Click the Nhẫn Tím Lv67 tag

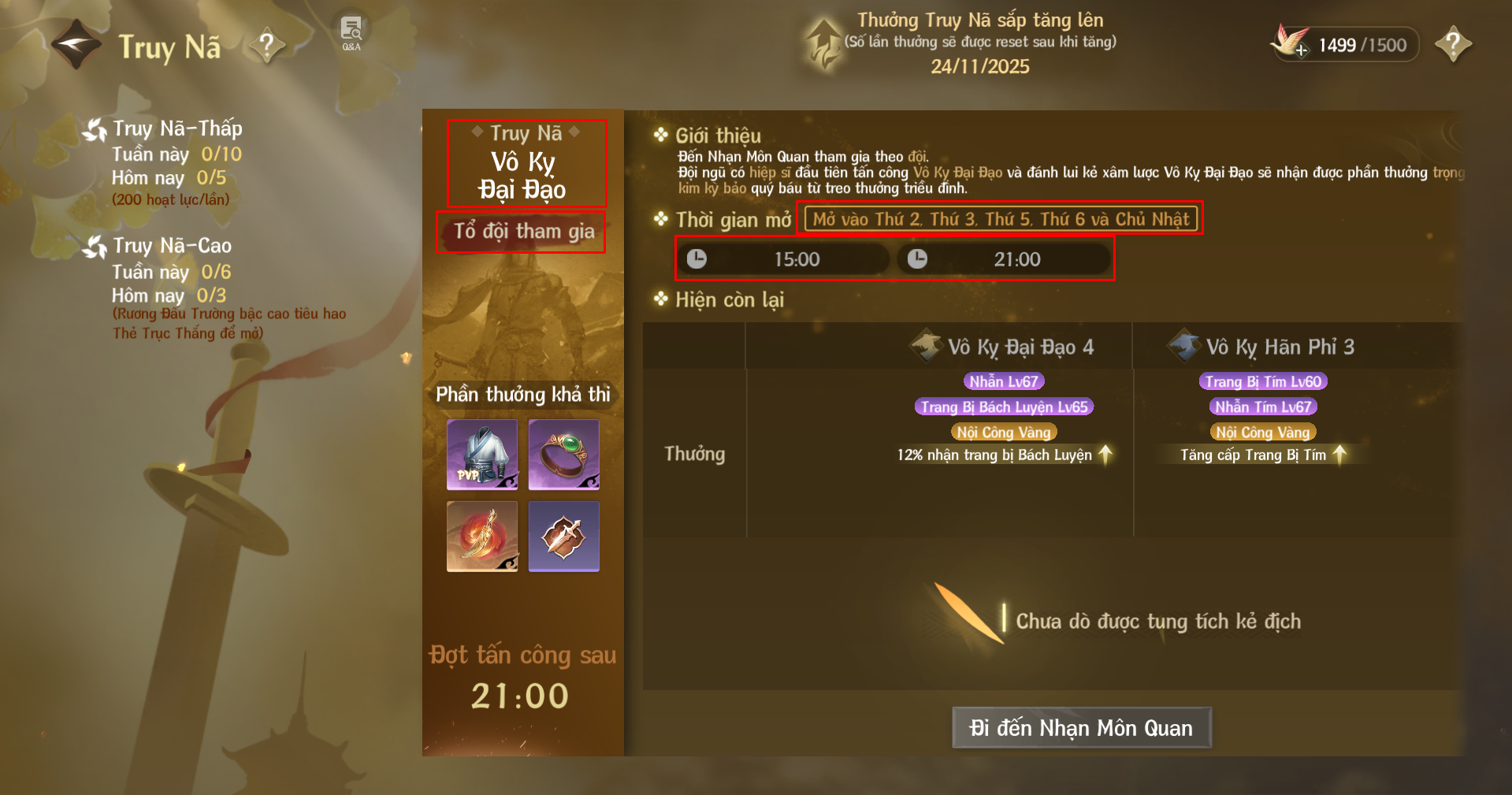point(1262,407)
